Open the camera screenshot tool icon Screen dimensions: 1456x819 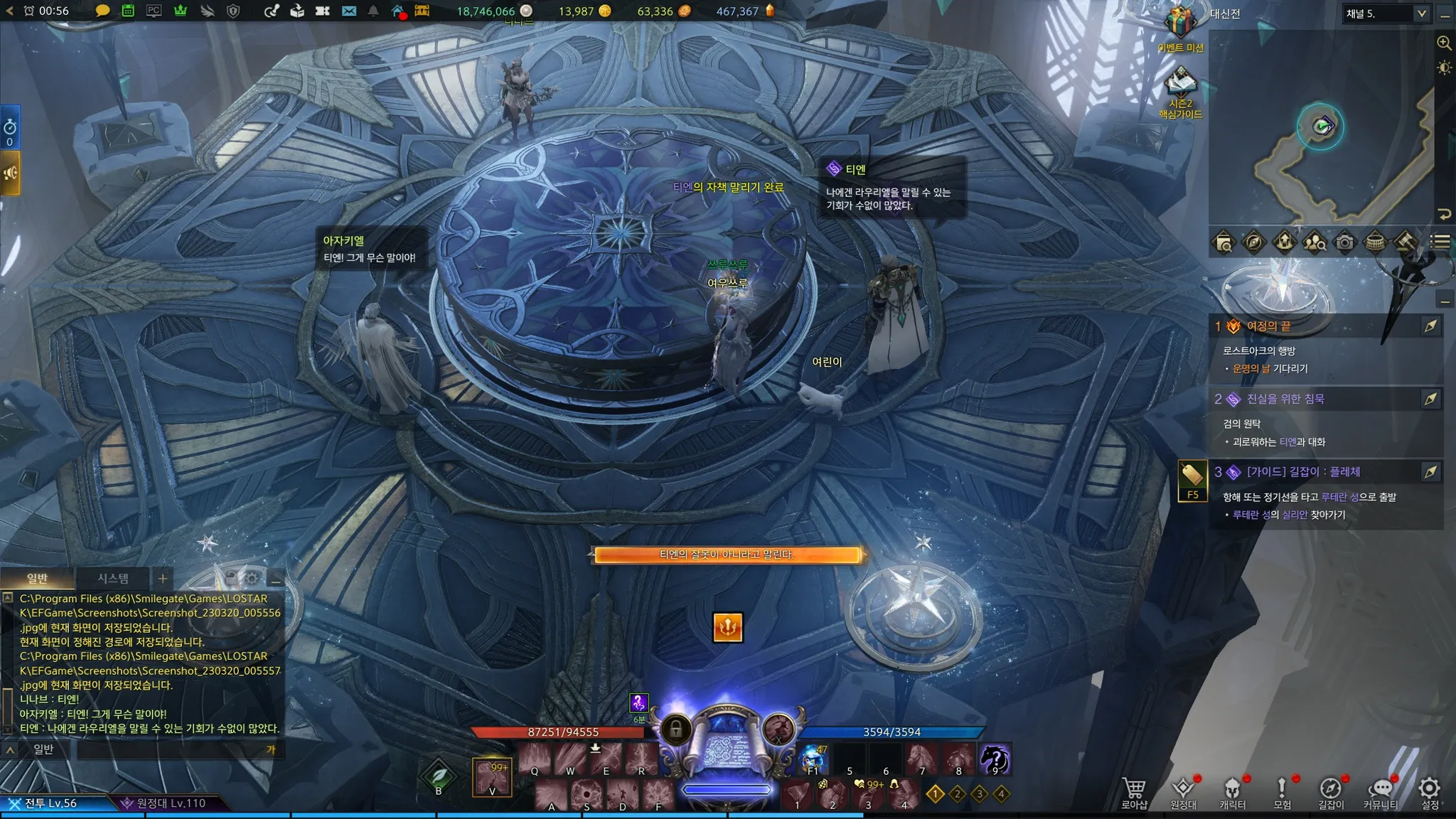click(1344, 242)
